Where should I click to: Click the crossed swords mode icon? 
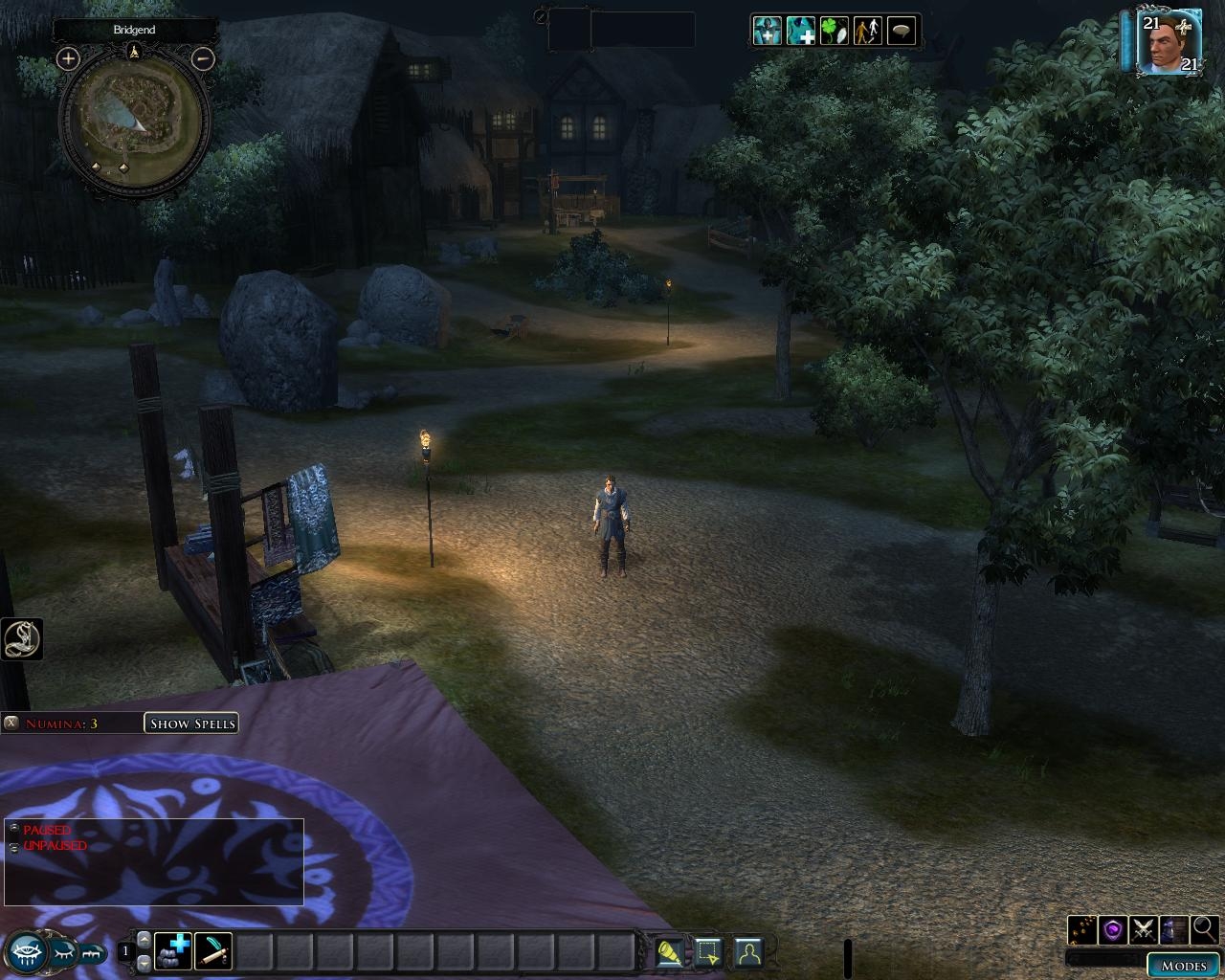1143,929
